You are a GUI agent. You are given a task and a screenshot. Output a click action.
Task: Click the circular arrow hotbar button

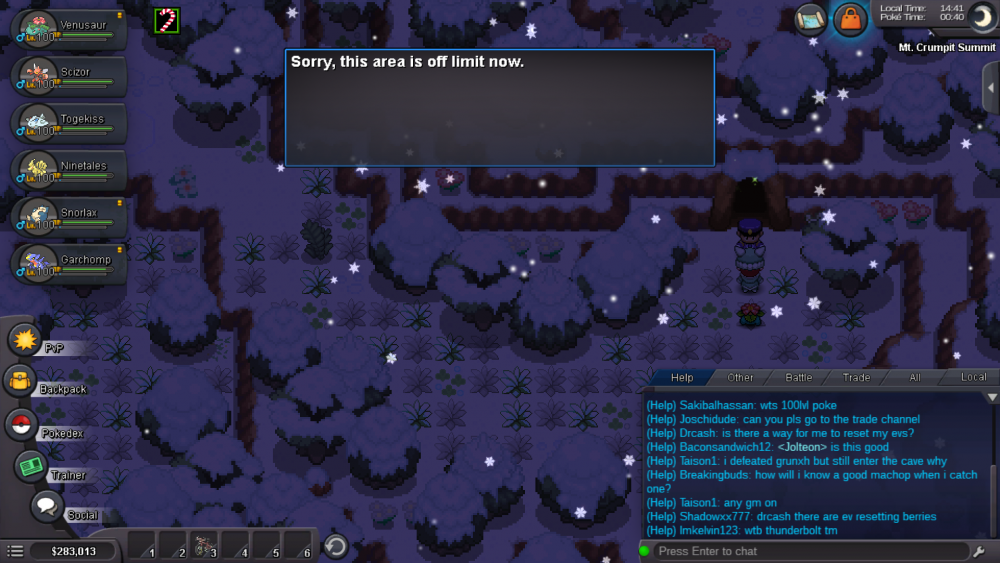pyautogui.click(x=337, y=546)
